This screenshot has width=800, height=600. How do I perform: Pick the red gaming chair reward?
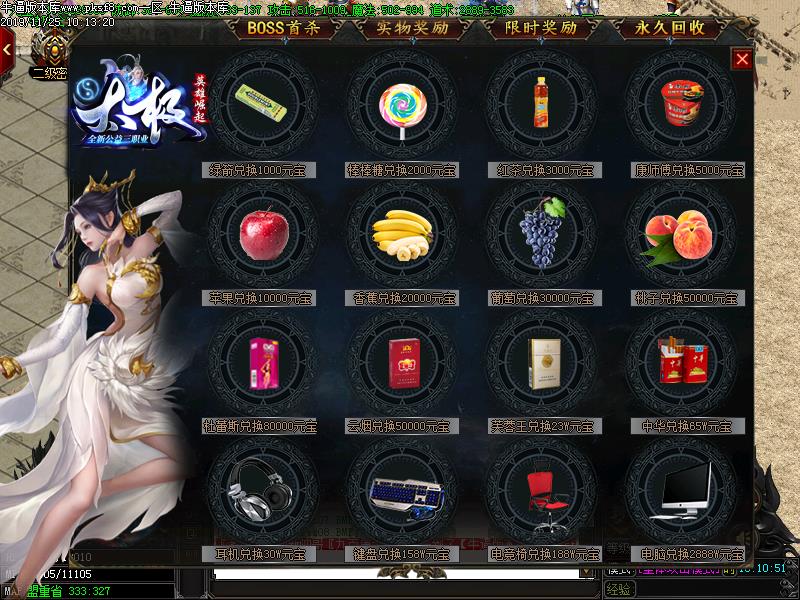pyautogui.click(x=541, y=494)
